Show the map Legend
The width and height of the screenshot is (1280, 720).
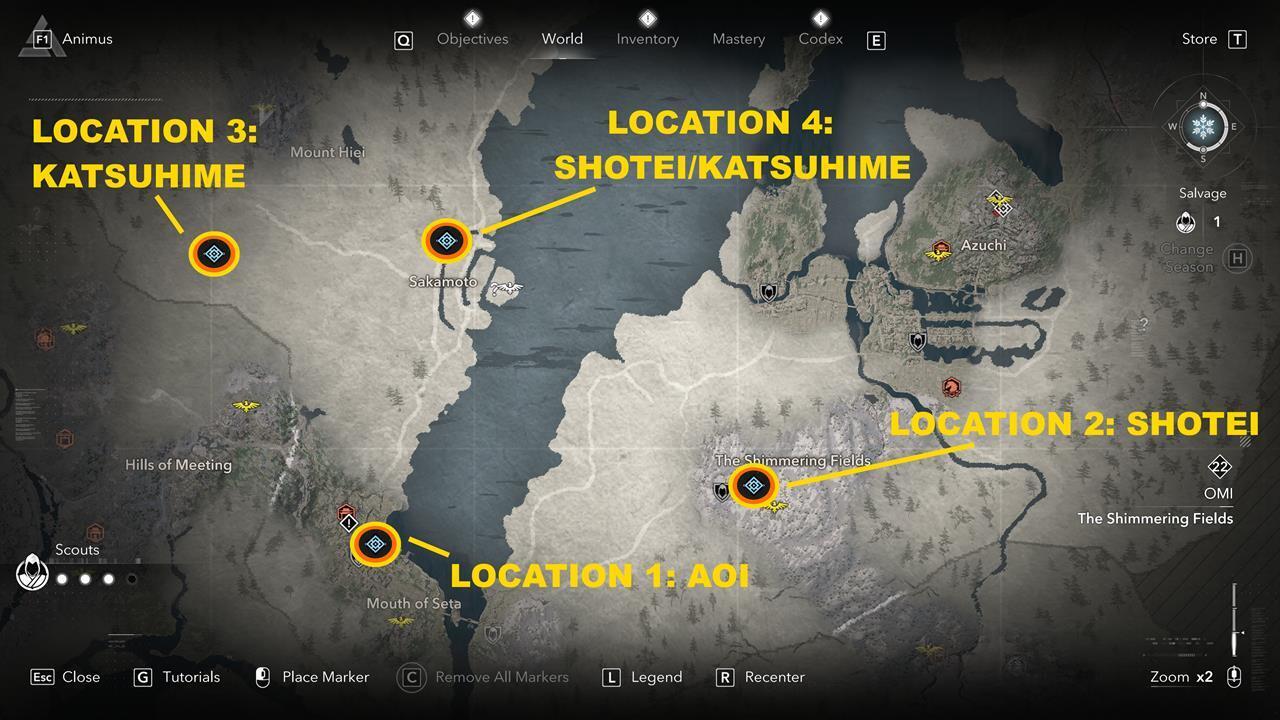(643, 677)
